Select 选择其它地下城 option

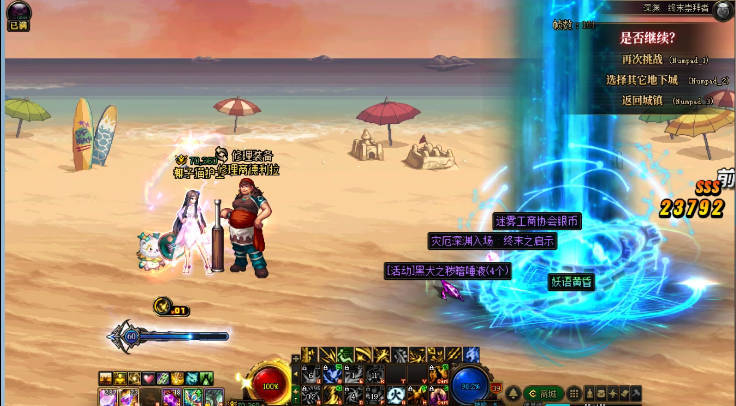(642, 79)
